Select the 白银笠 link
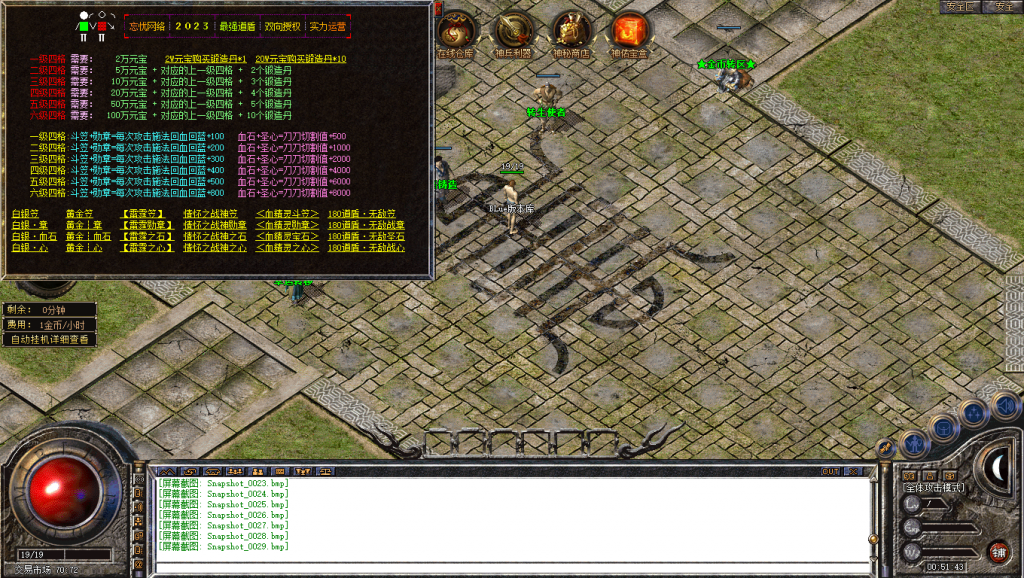1024x578 pixels. (24, 214)
